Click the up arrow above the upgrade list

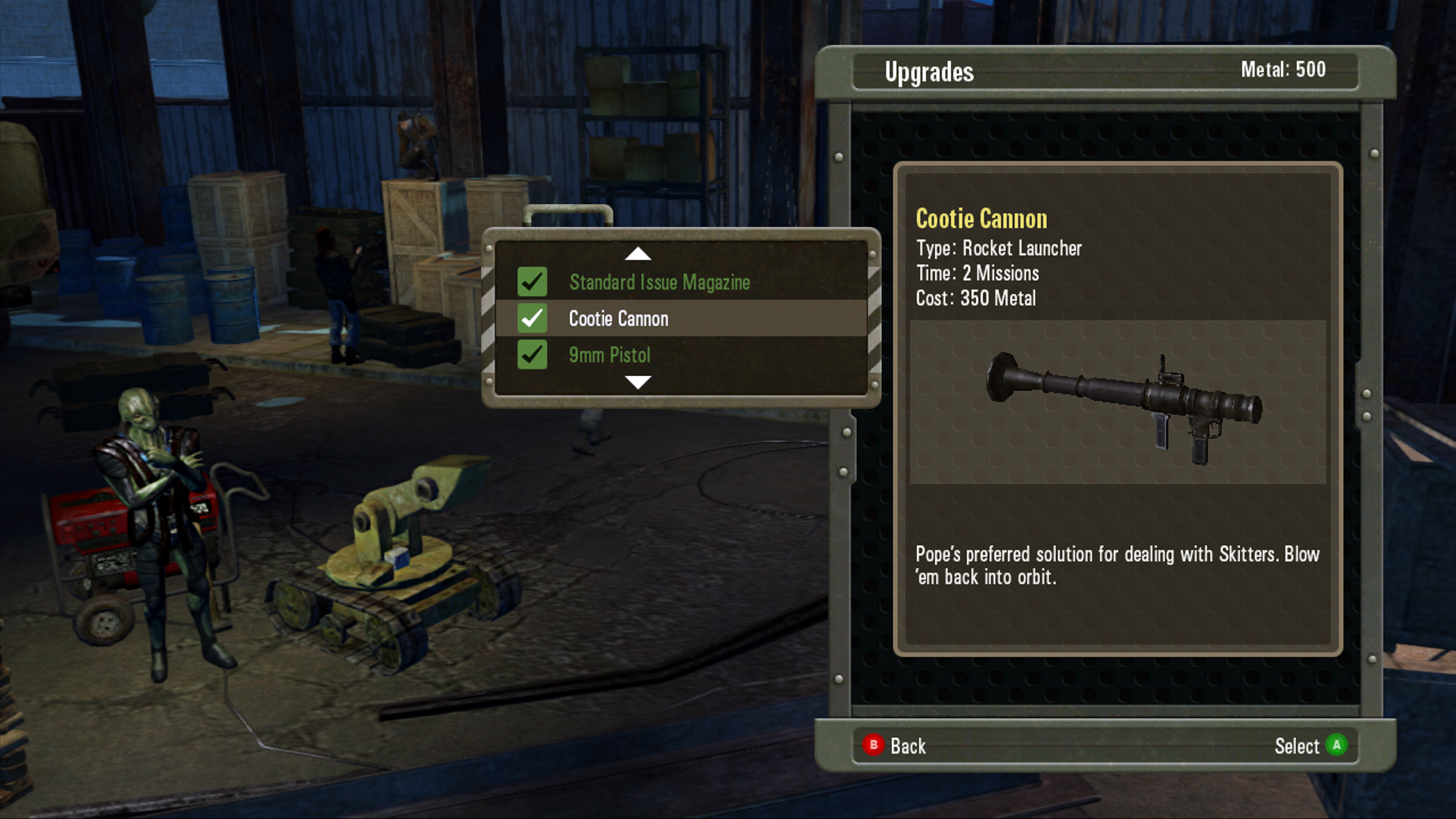click(638, 254)
